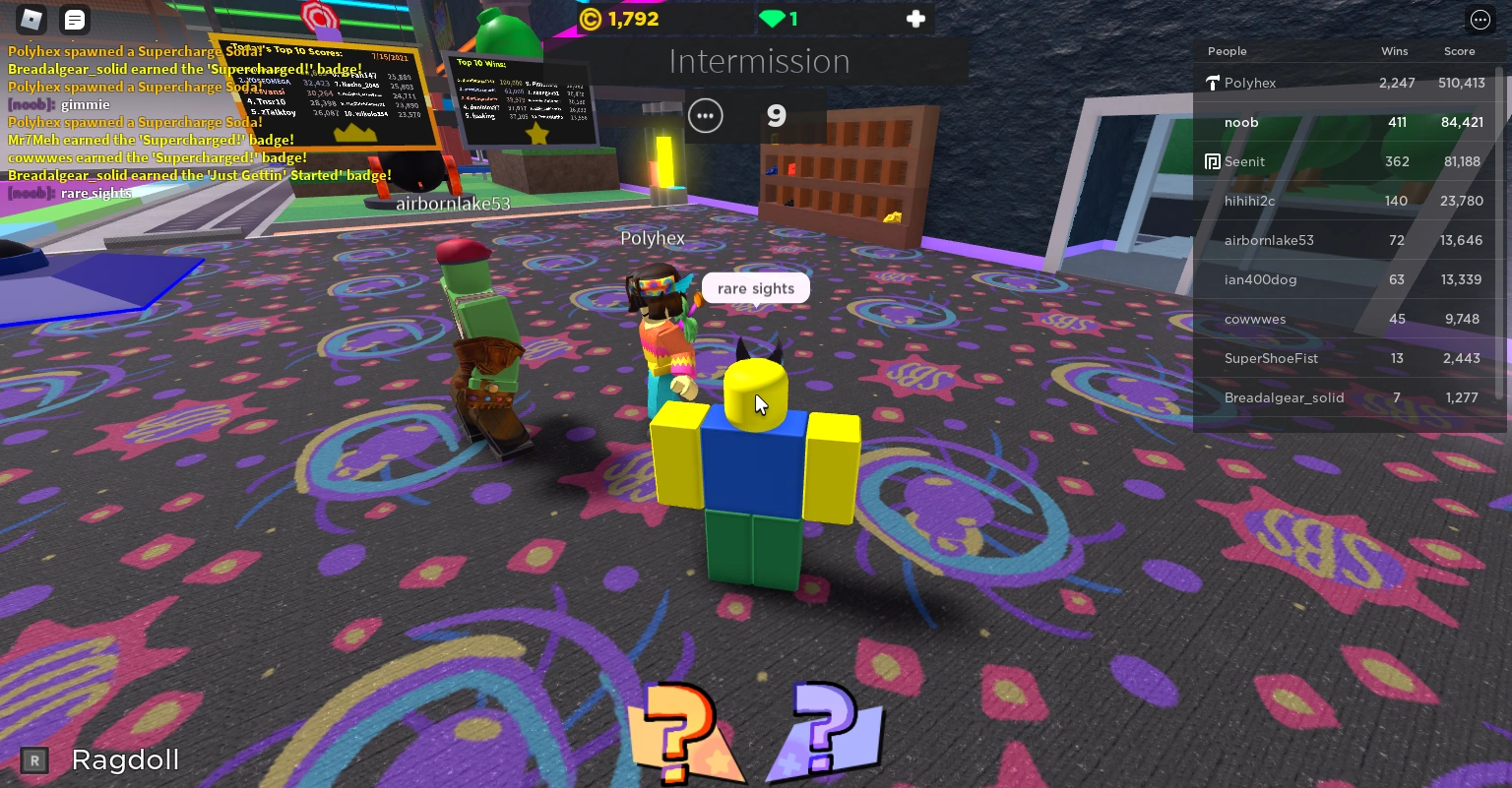Click the Wins column header
Viewport: 1512px width, 788px height.
[1394, 50]
